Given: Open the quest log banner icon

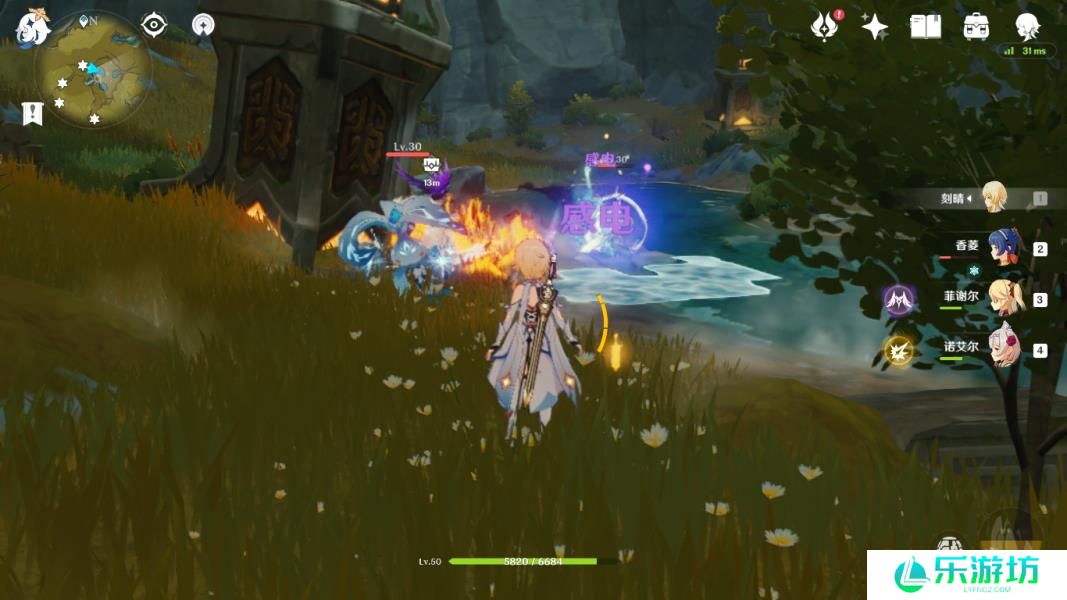Looking at the screenshot, I should (32, 113).
